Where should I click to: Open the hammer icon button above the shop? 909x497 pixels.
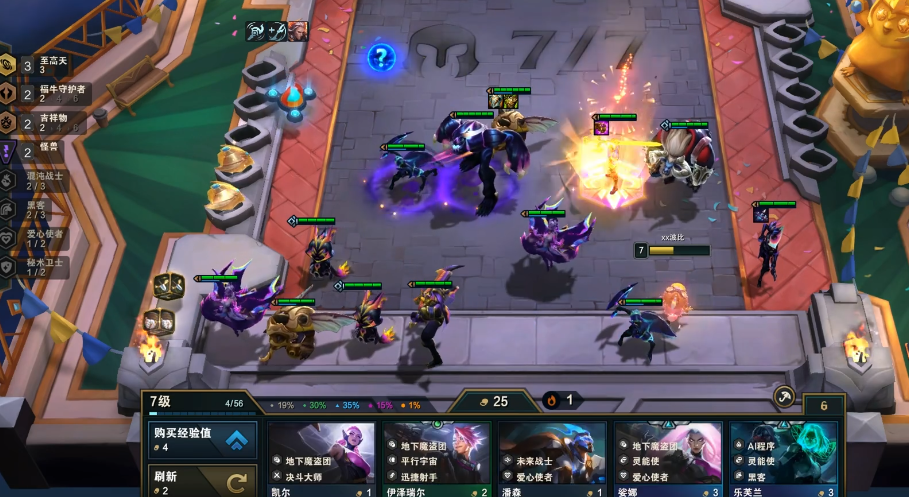pyautogui.click(x=784, y=396)
